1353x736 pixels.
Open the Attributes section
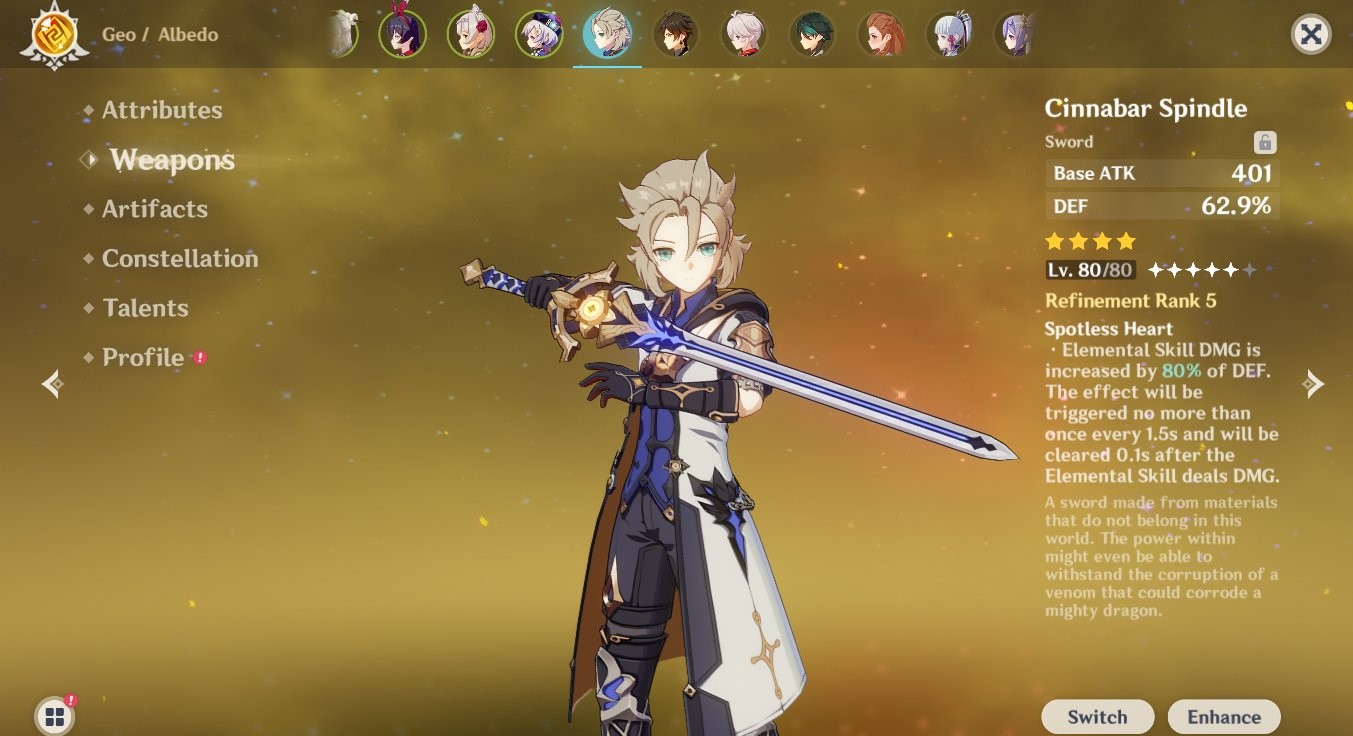(162, 110)
